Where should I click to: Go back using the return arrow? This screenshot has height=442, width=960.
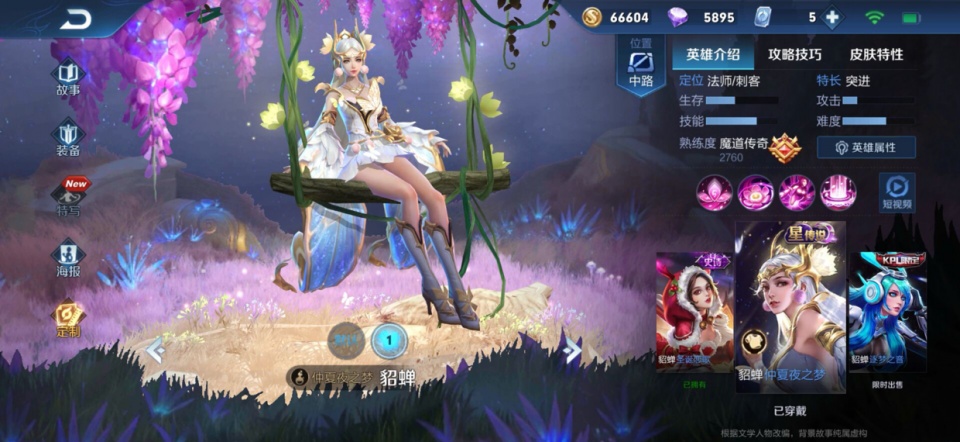click(x=75, y=20)
